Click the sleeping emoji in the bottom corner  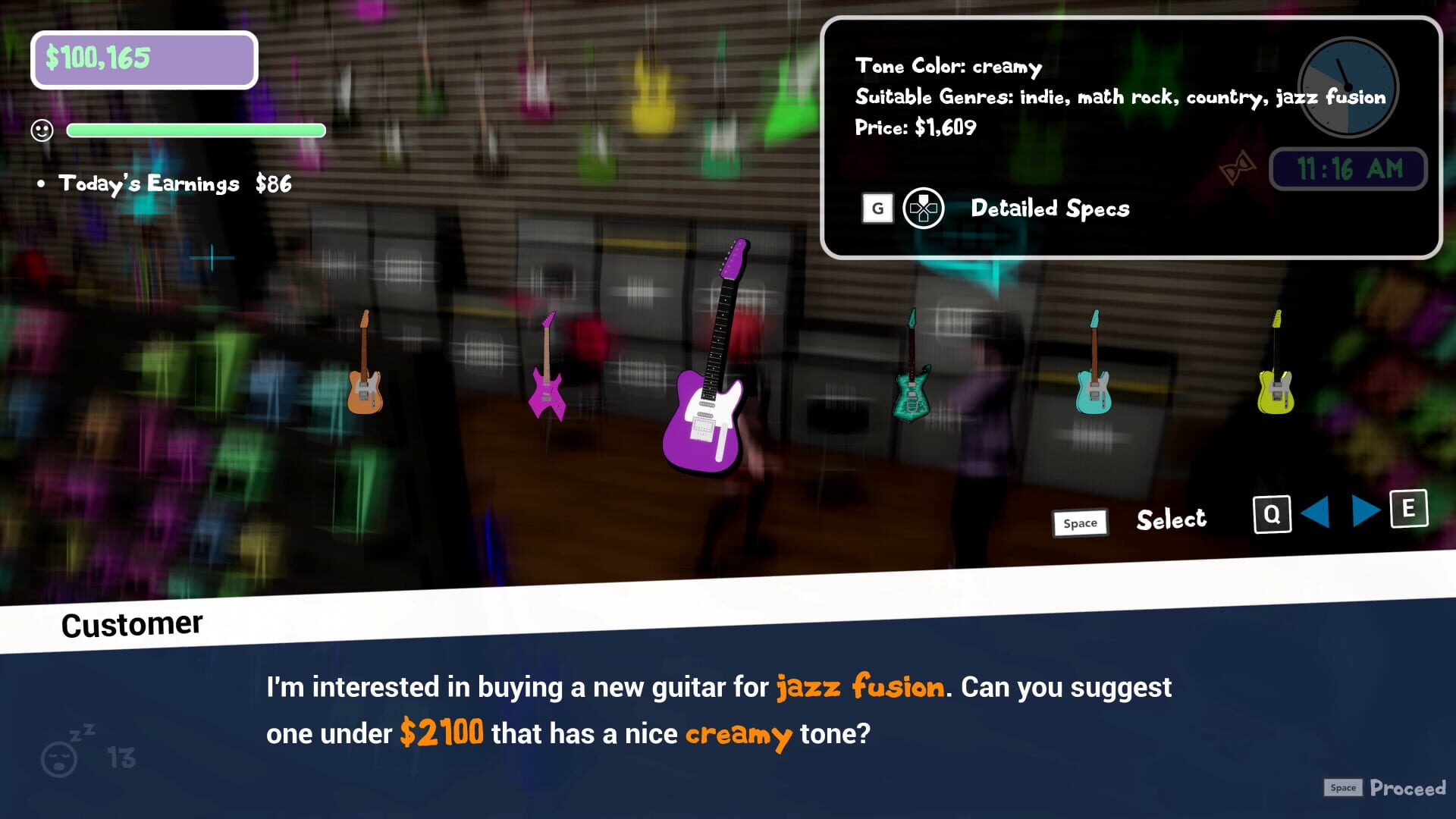(59, 758)
